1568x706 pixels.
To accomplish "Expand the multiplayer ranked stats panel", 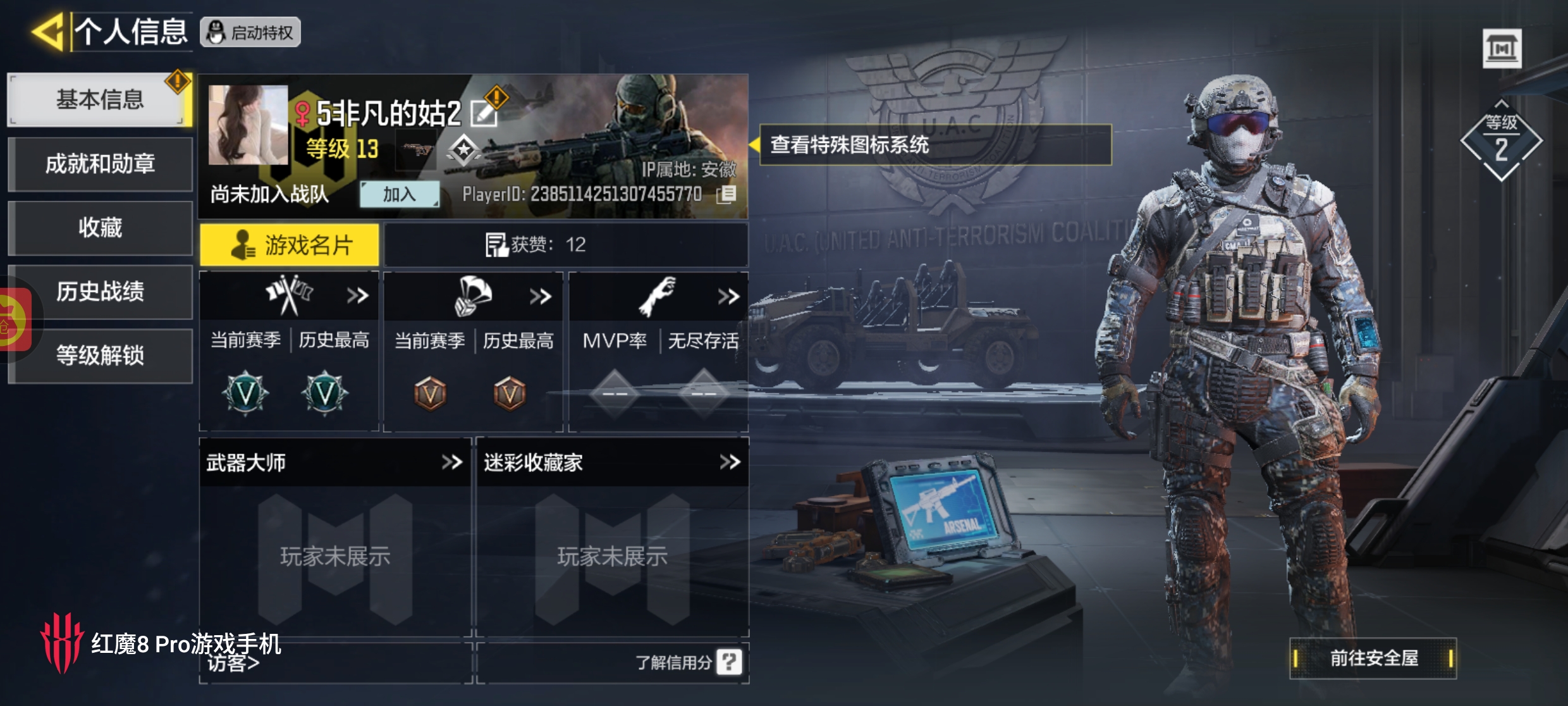I will 357,295.
